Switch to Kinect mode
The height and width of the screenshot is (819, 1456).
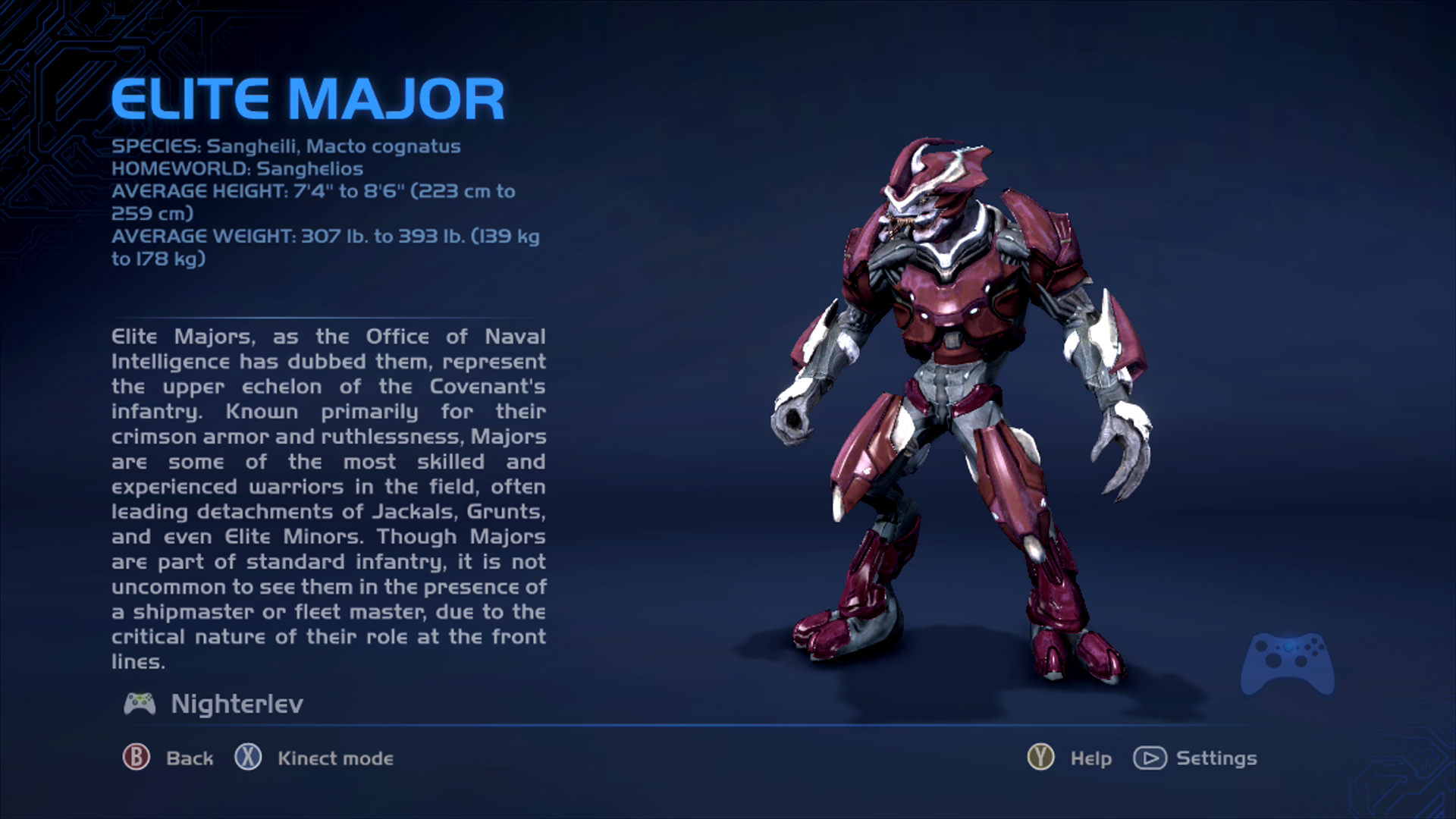click(x=315, y=758)
